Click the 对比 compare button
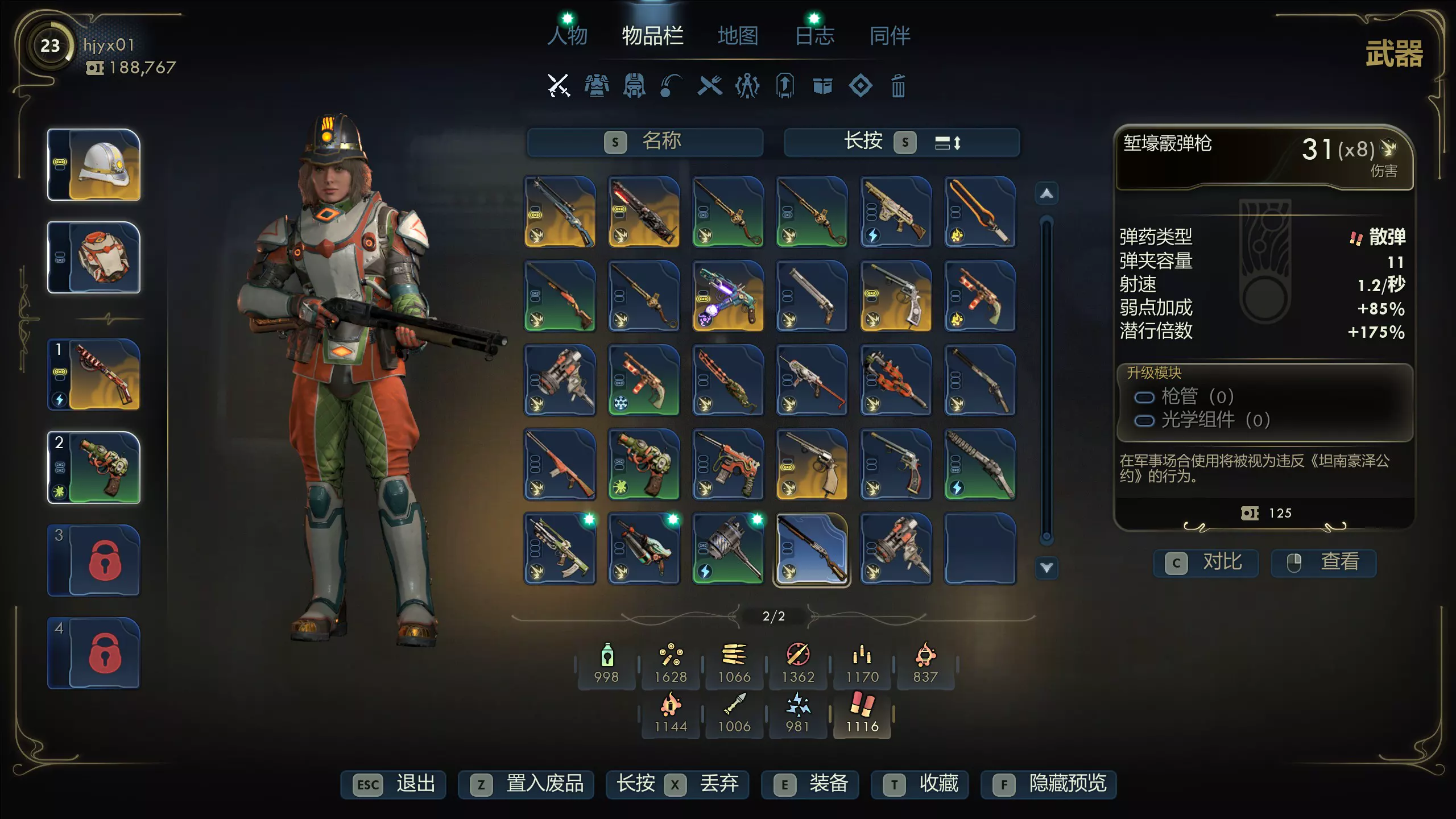 [1206, 562]
